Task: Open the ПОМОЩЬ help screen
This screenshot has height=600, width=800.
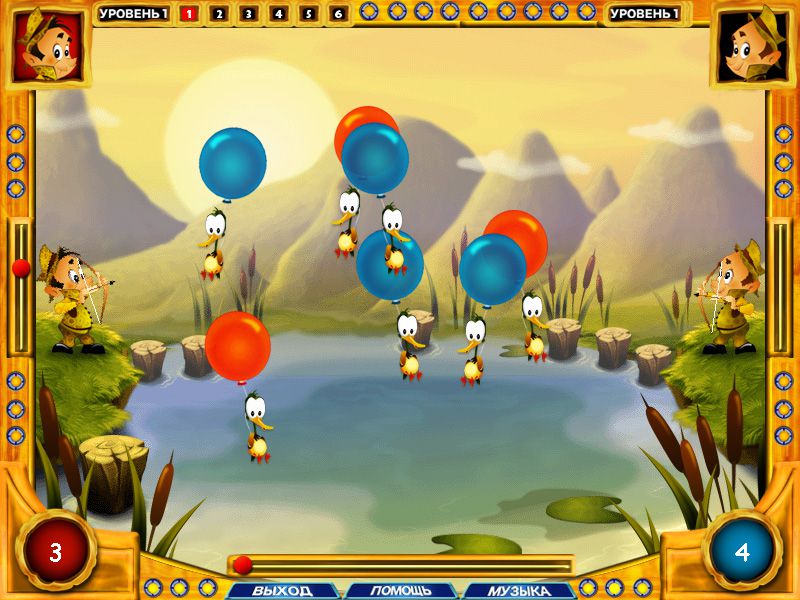Action: (x=401, y=590)
